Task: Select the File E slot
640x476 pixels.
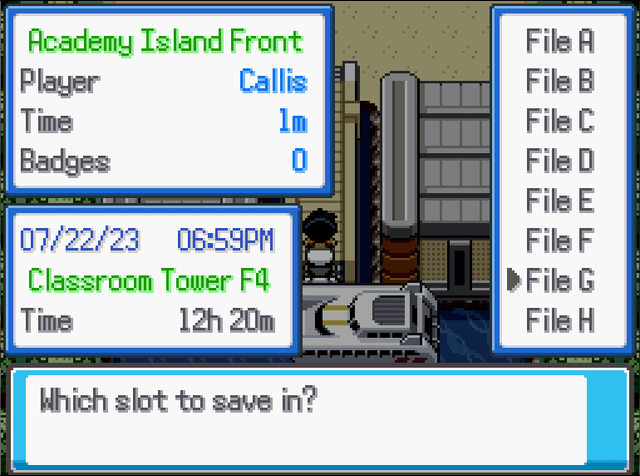Action: (x=560, y=201)
